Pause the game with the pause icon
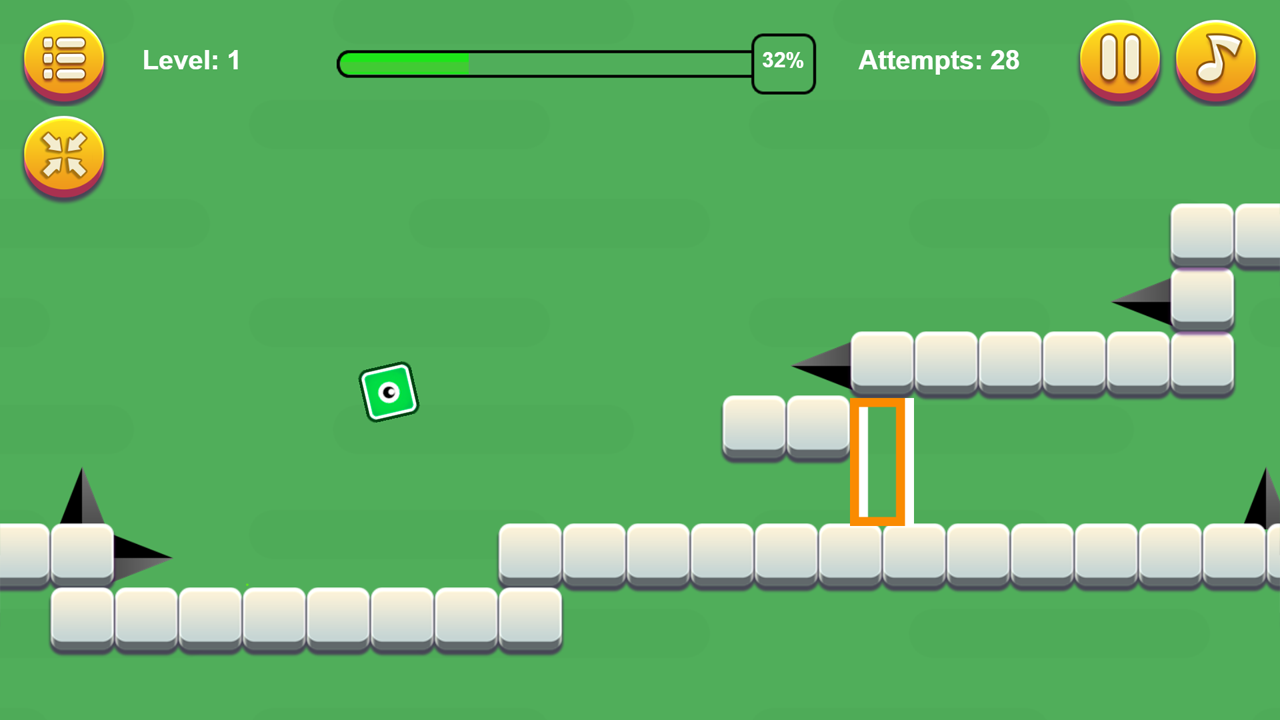 pos(1119,60)
